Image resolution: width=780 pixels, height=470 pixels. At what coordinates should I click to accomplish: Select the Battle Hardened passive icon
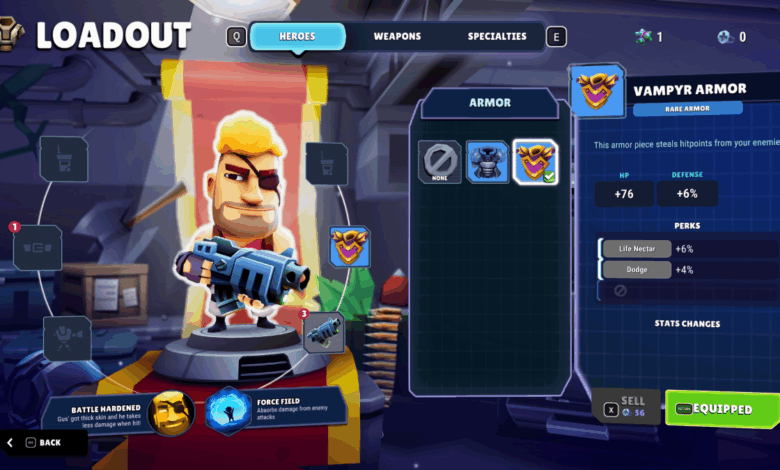[x=170, y=411]
